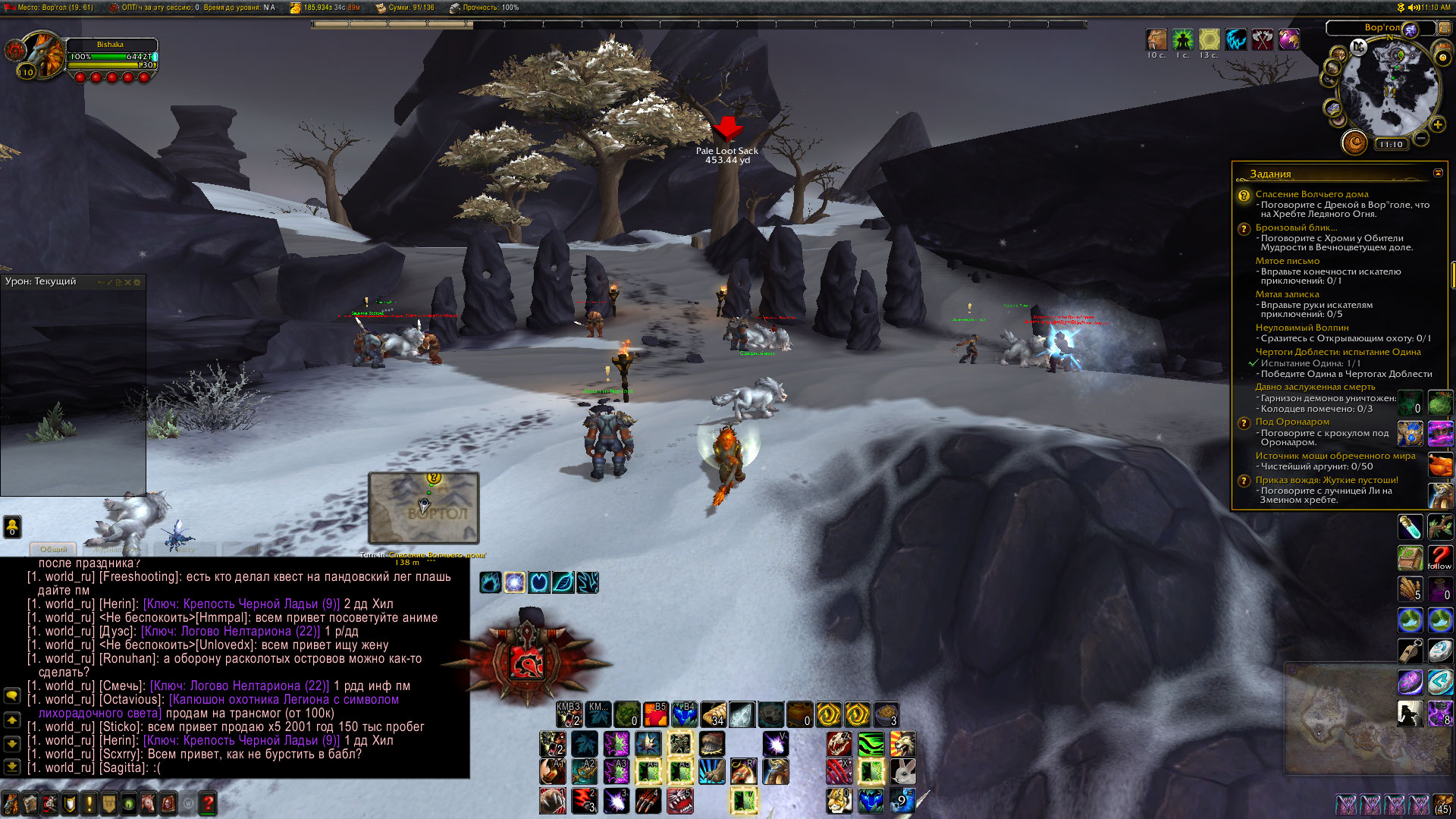Screen dimensions: 1456x819
Task: Open the chat menu speech bubble button
Action: pyautogui.click(x=12, y=695)
